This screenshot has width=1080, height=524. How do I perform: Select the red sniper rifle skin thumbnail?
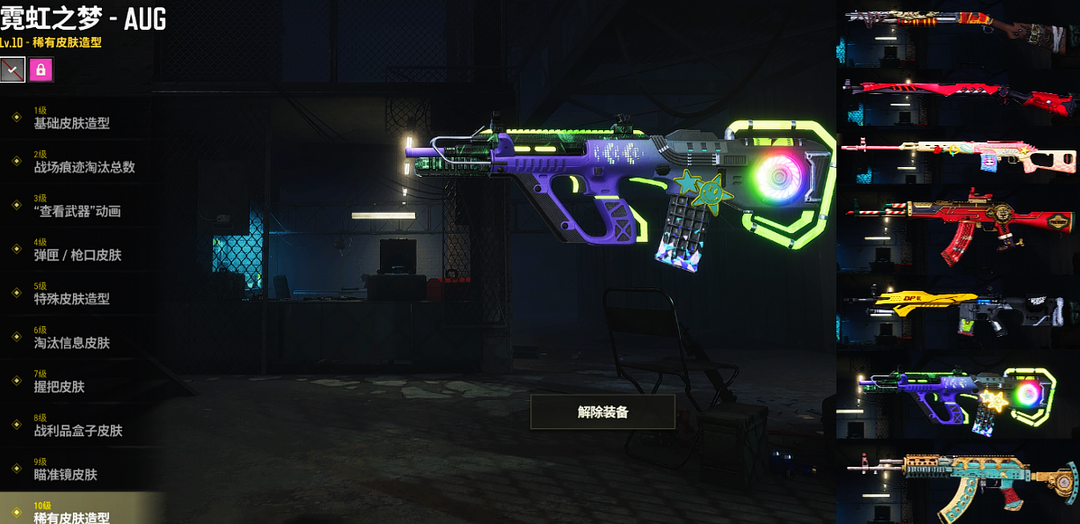click(x=958, y=98)
